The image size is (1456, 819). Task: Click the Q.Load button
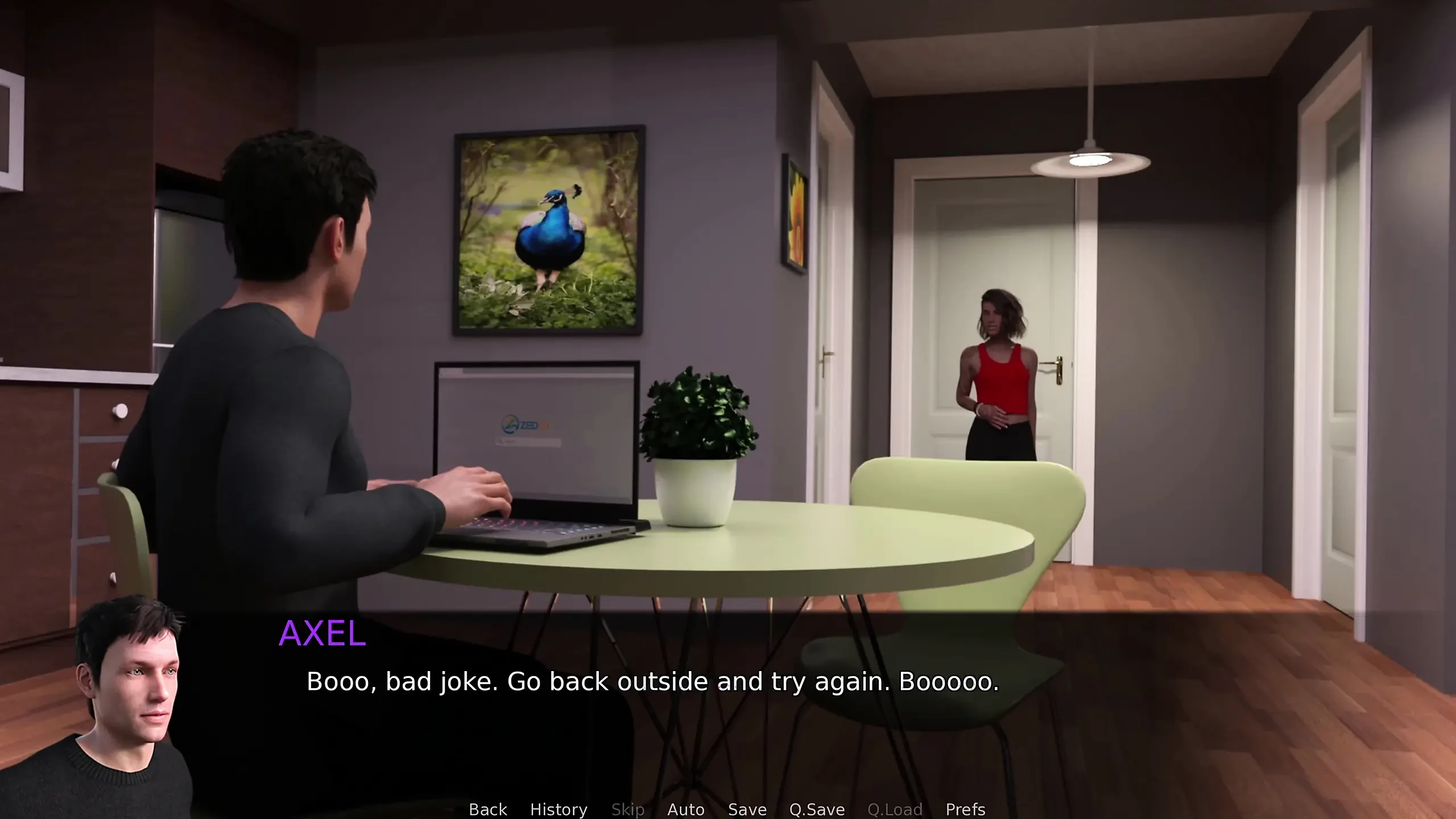point(895,809)
